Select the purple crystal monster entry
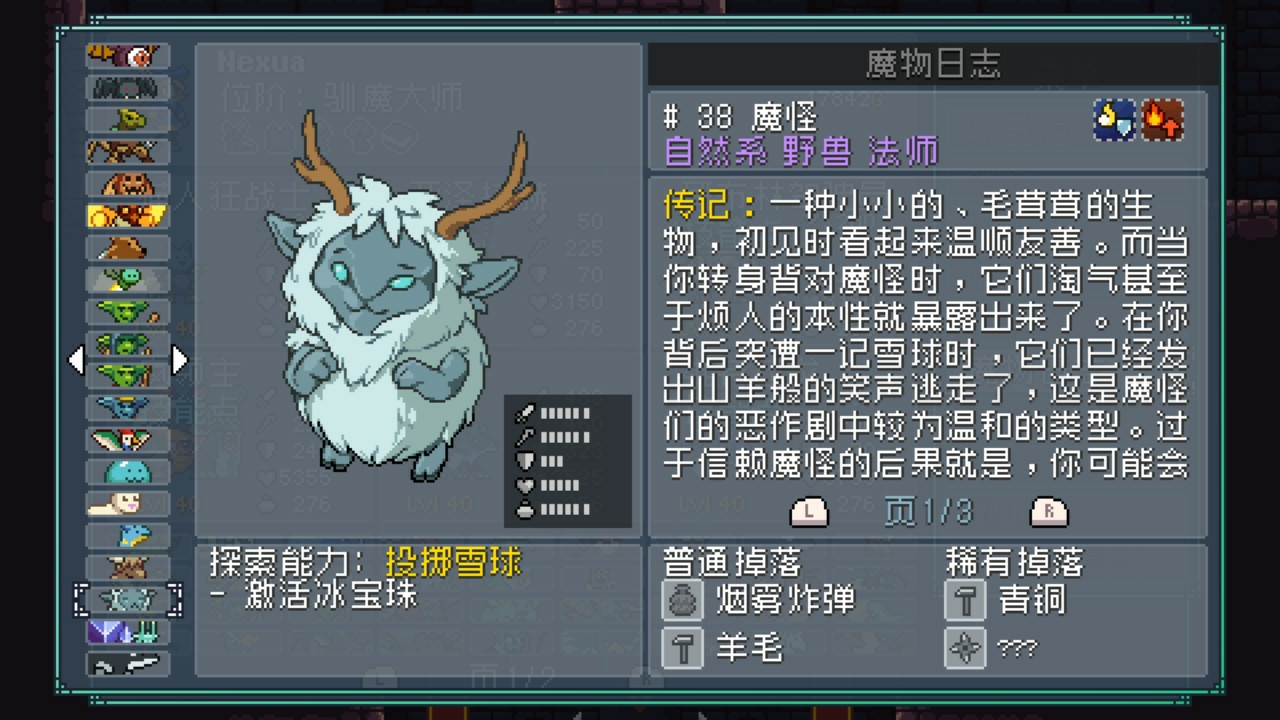The width and height of the screenshot is (1280, 720). click(x=128, y=631)
